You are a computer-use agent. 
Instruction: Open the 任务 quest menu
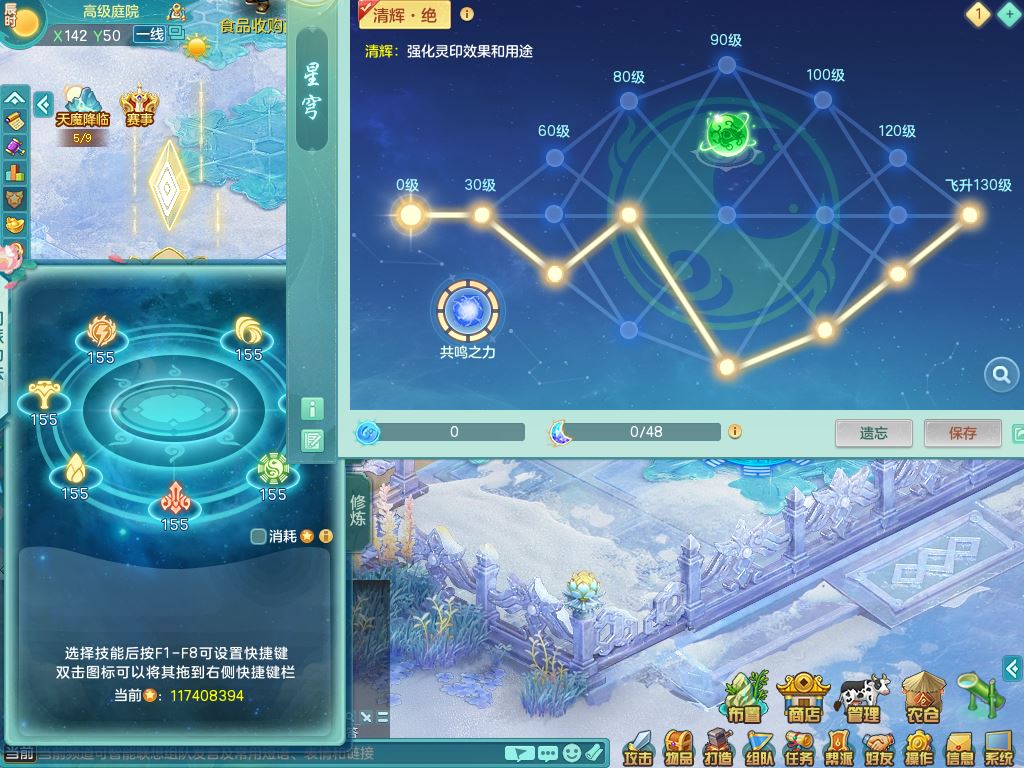[x=799, y=747]
